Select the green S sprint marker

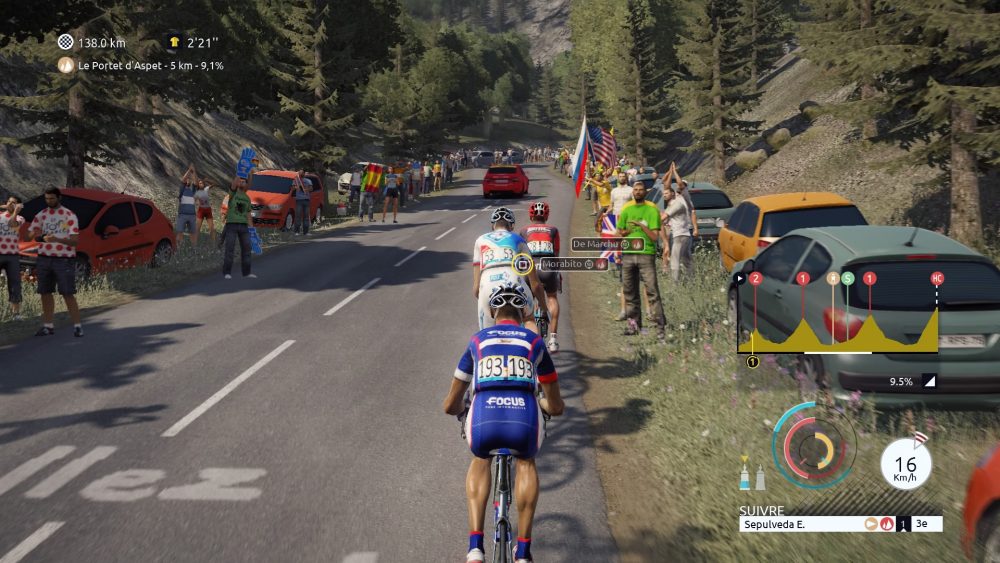(x=848, y=278)
